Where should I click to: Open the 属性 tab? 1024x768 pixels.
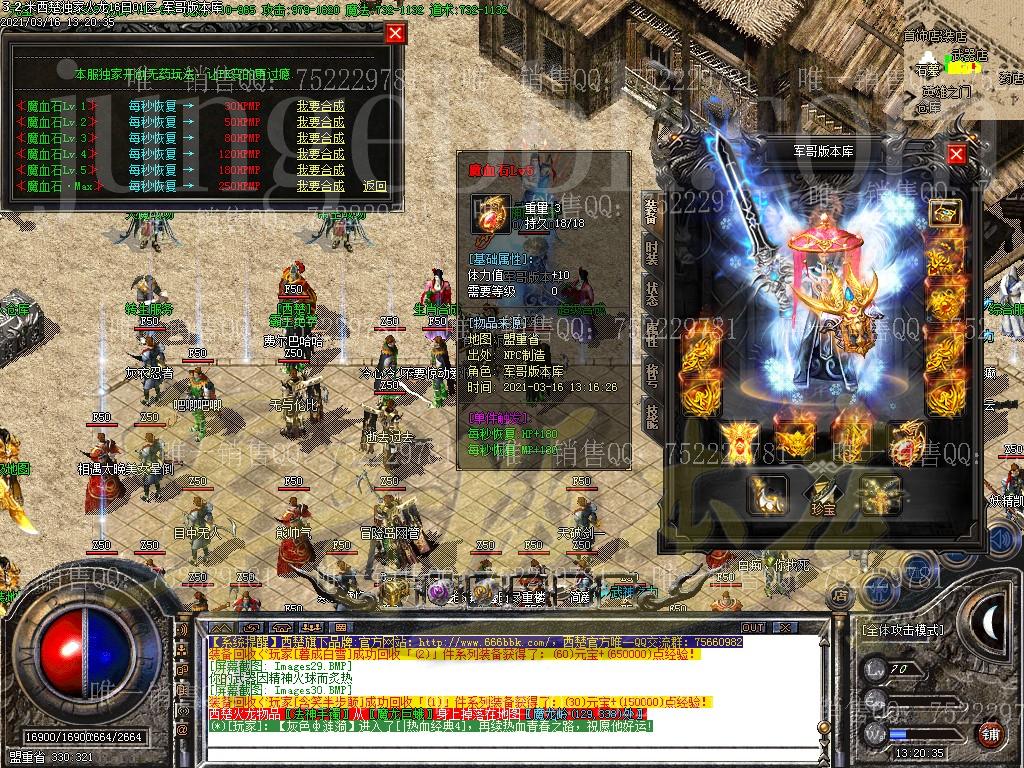pos(652,334)
